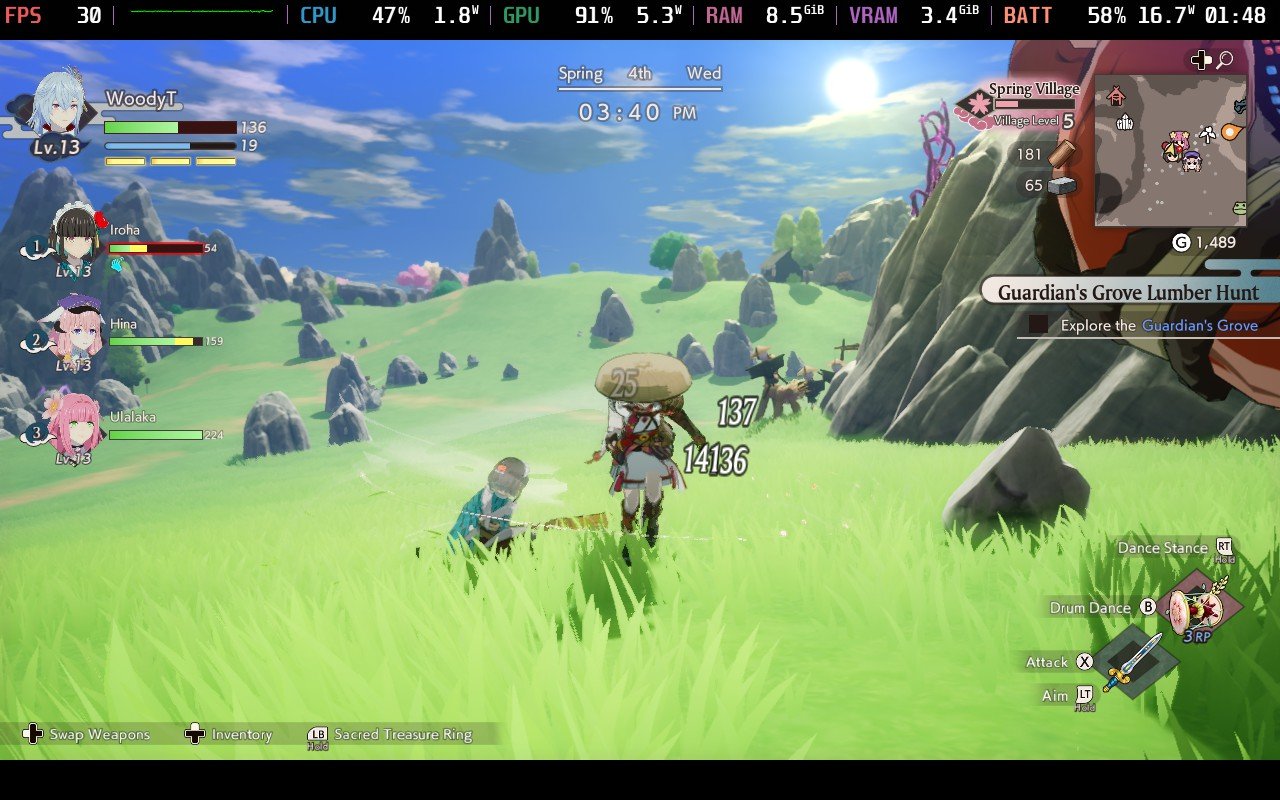Activate the Drum Dance skill icon

pos(1203,609)
